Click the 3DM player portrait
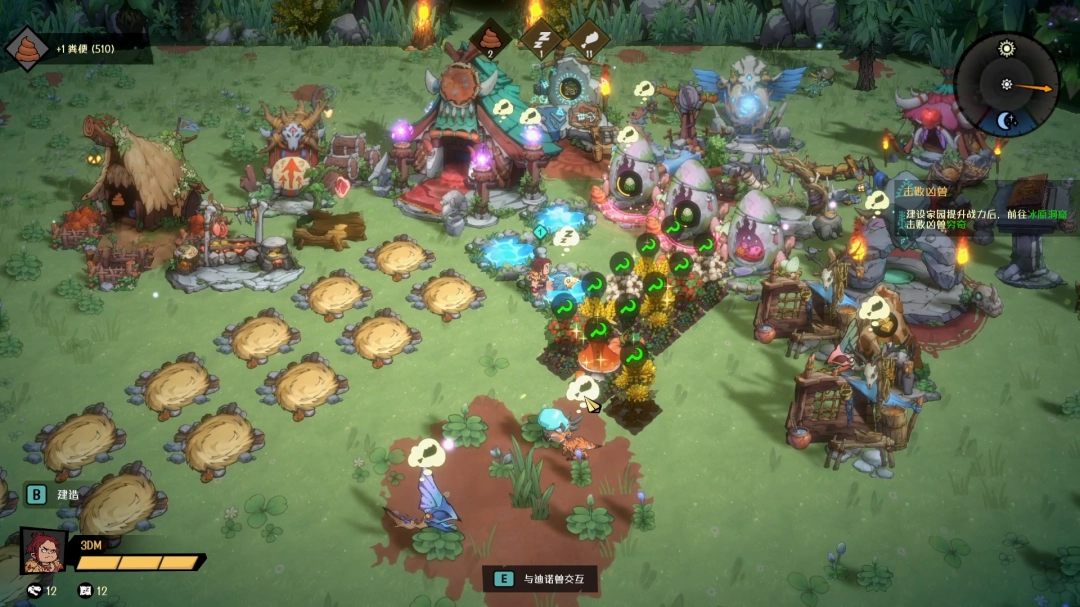This screenshot has height=607, width=1080. point(43,551)
